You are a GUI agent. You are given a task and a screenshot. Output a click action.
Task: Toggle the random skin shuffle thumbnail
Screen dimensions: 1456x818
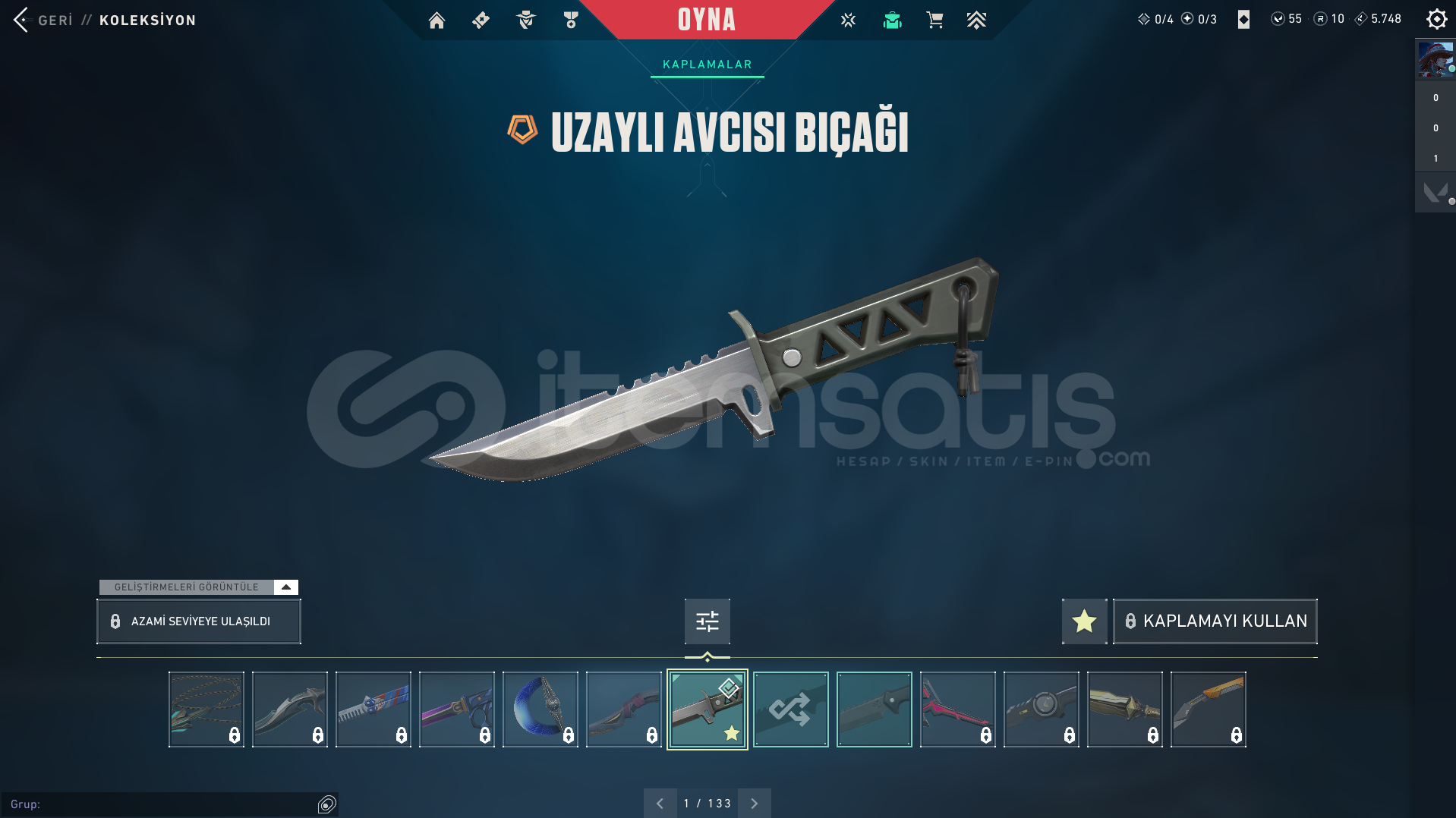click(x=790, y=709)
